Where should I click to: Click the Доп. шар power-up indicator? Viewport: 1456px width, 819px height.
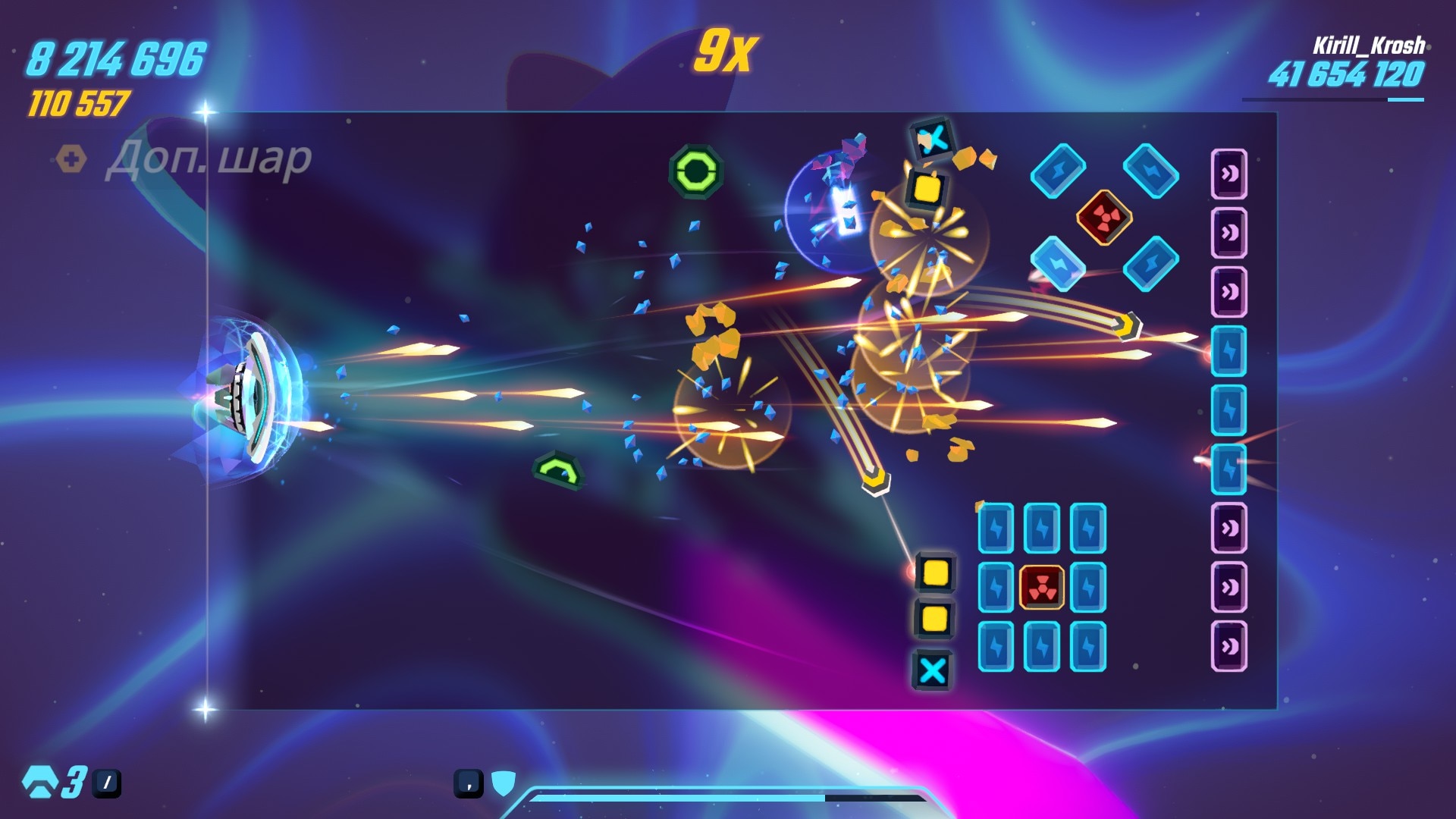coord(184,159)
